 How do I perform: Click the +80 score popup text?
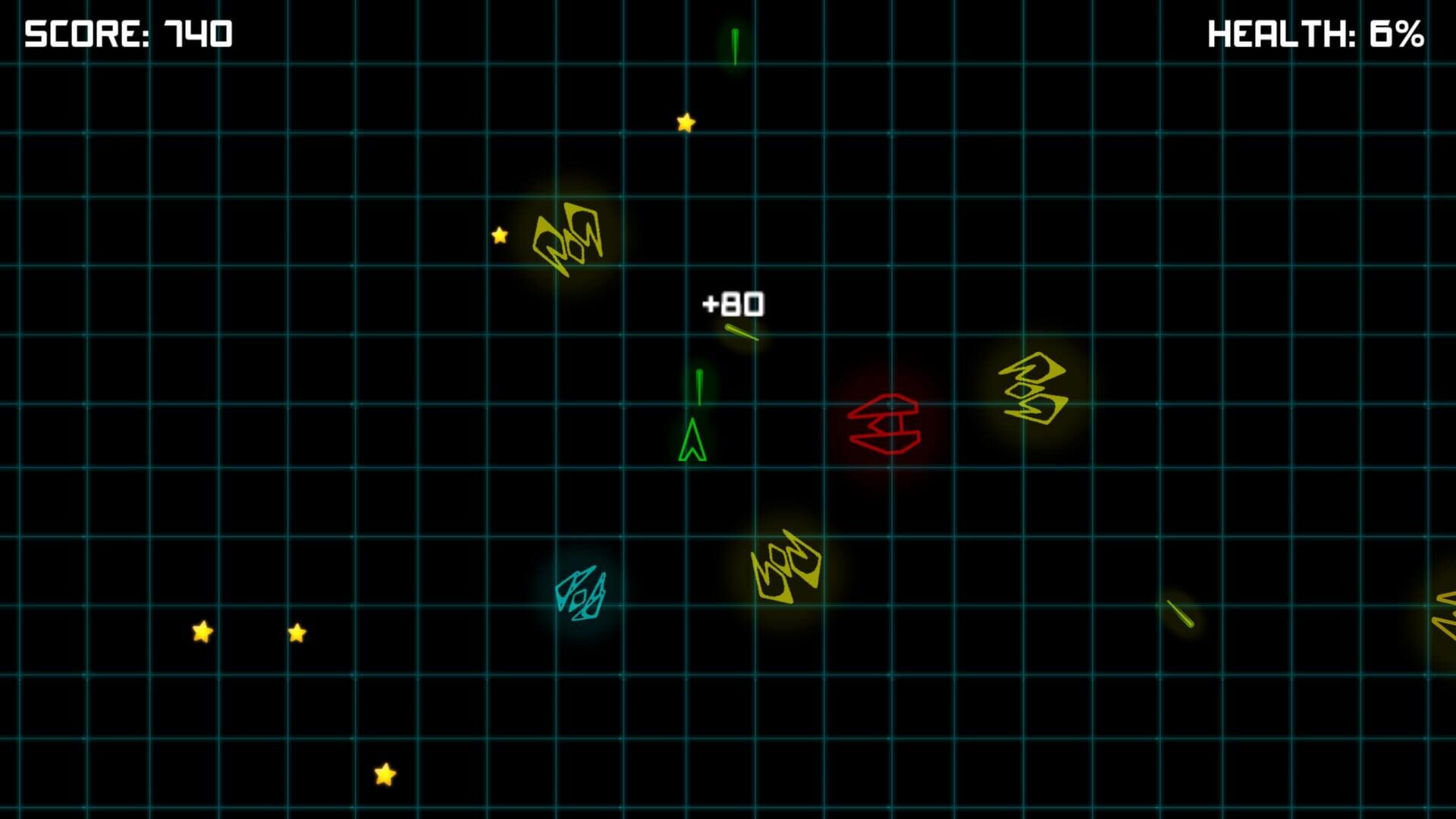point(733,302)
